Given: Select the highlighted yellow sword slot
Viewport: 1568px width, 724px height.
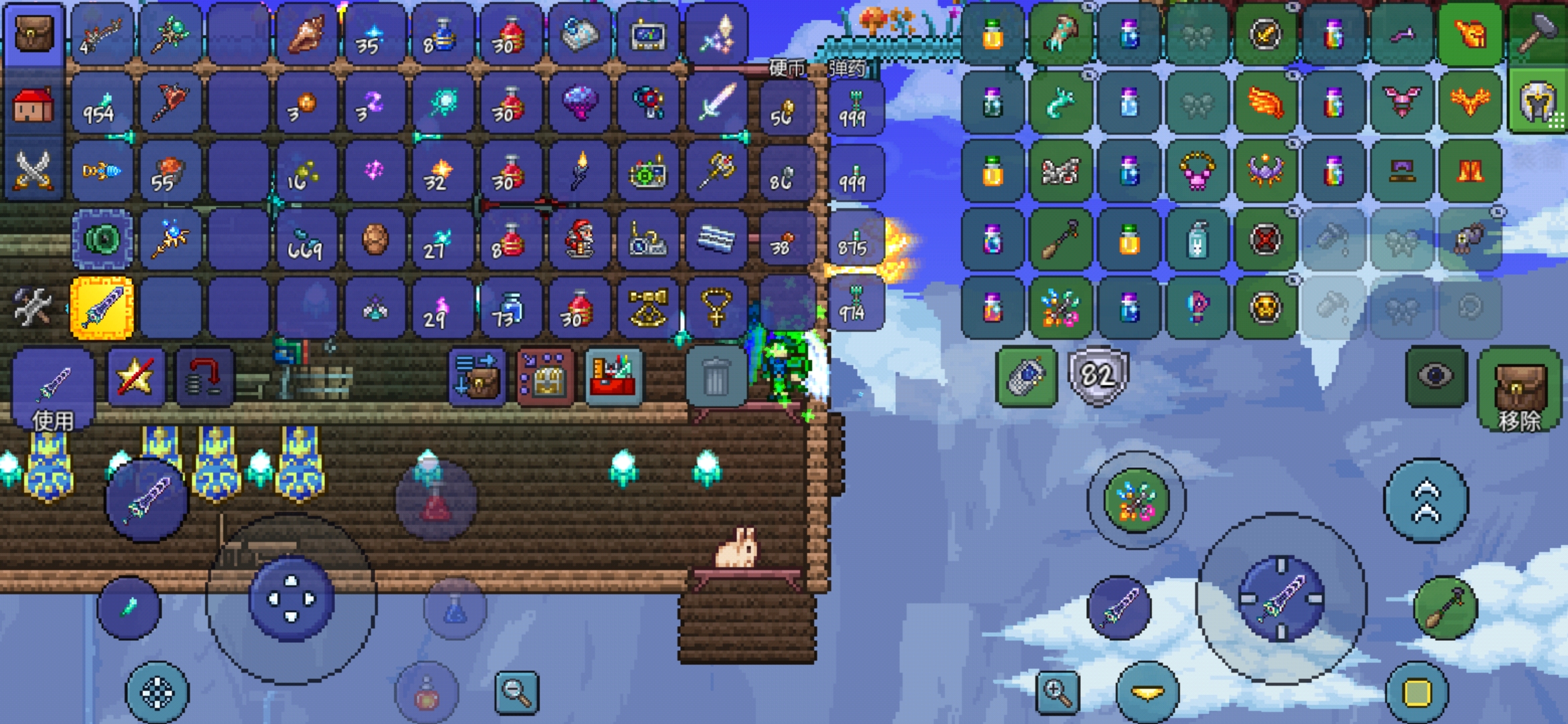Looking at the screenshot, I should click(x=102, y=308).
